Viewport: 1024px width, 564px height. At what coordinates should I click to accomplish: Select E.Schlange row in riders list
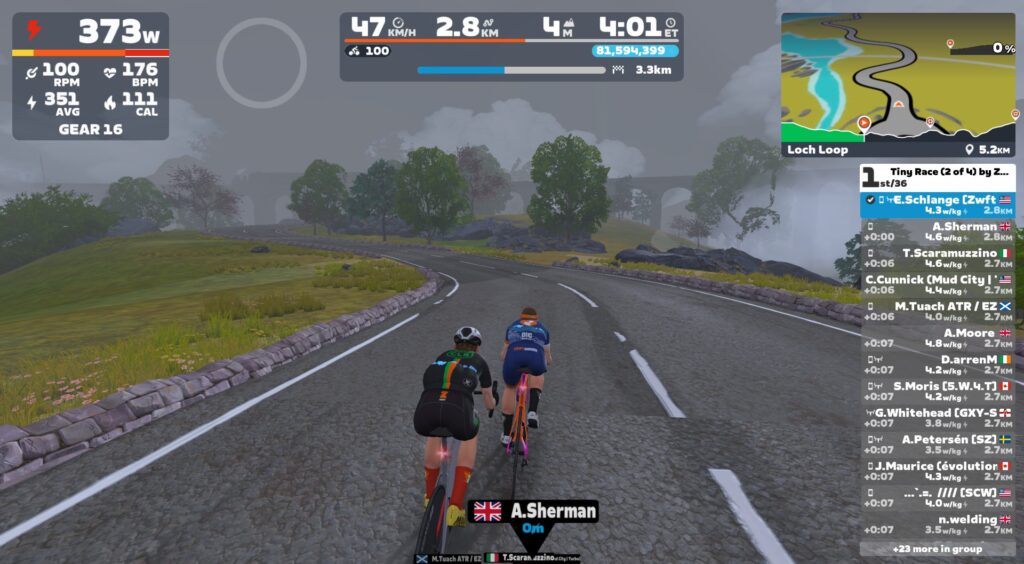pyautogui.click(x=937, y=205)
